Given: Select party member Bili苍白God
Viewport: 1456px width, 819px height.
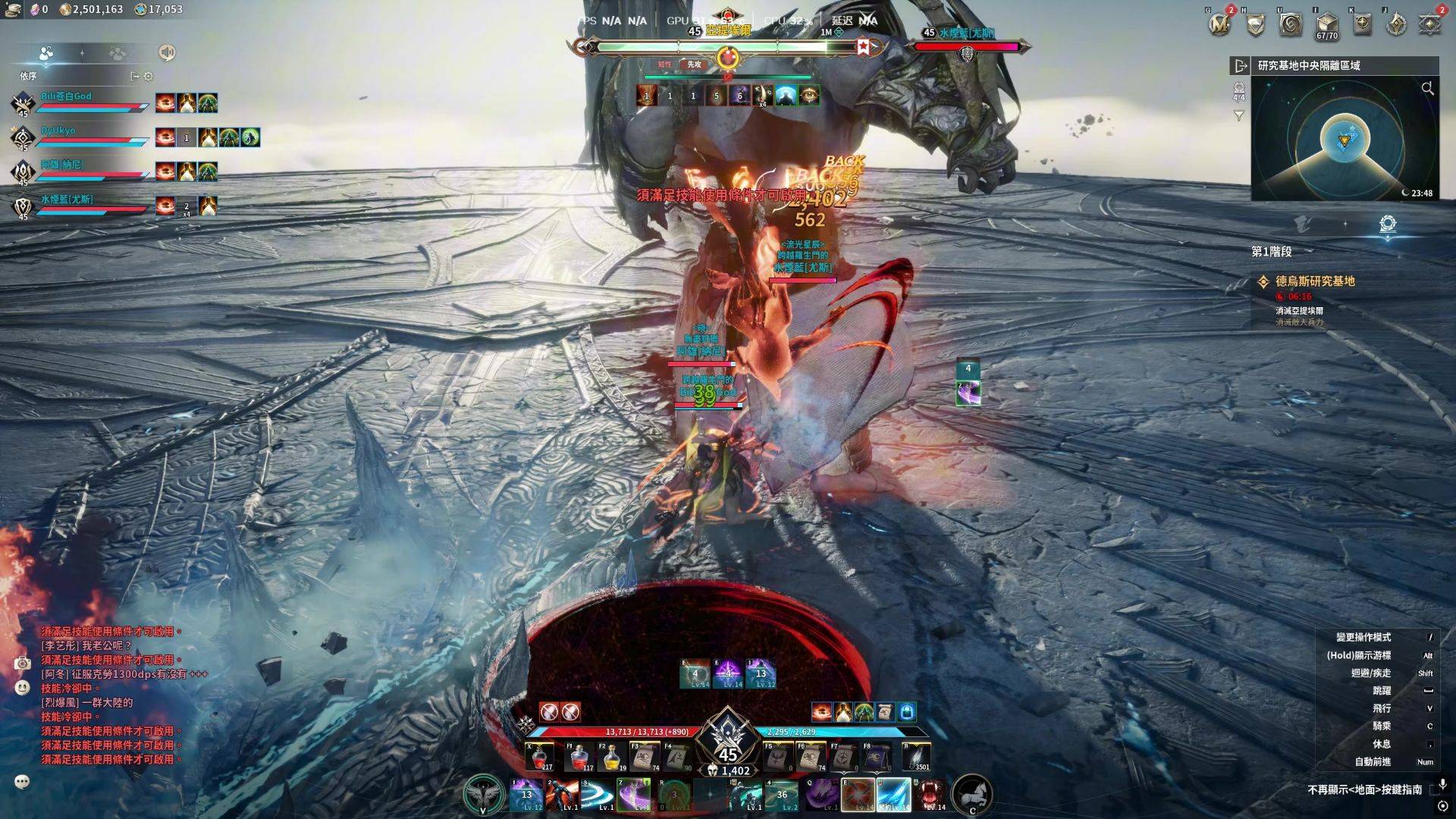Looking at the screenshot, I should pyautogui.click(x=66, y=97).
